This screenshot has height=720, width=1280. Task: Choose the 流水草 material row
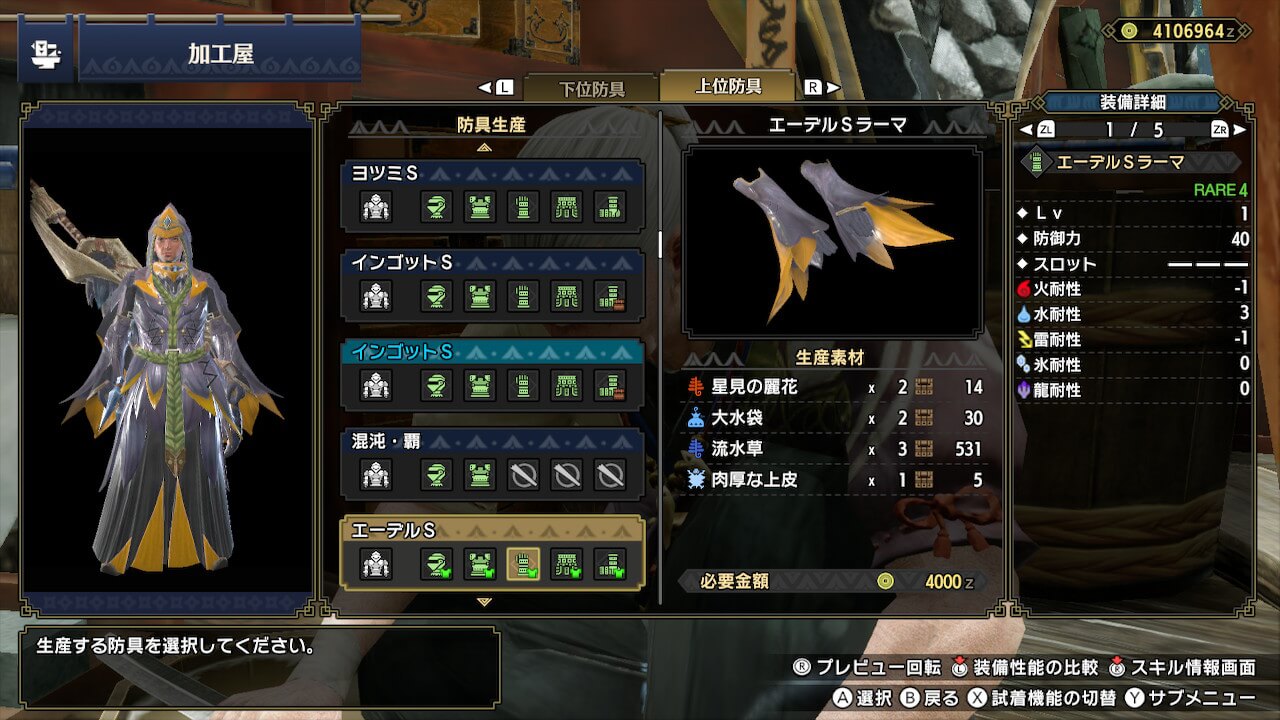(835, 449)
